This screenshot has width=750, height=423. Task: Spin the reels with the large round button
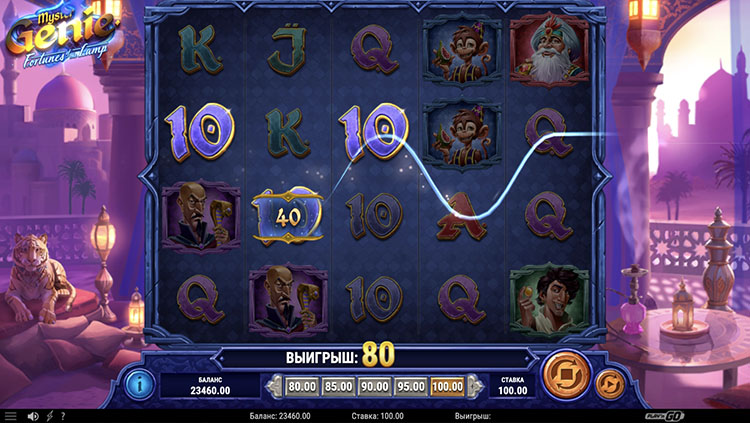[563, 376]
